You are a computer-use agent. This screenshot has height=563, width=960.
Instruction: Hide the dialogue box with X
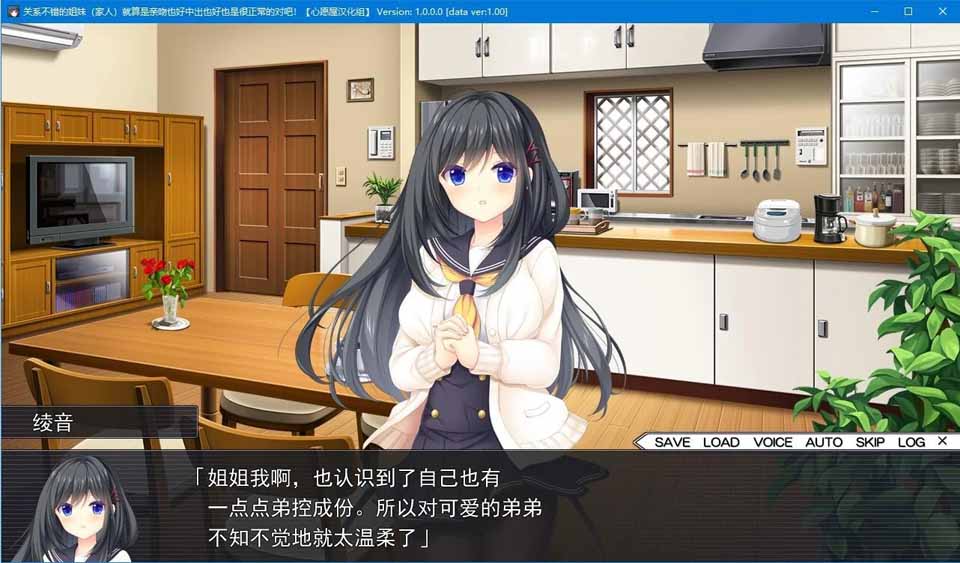(x=942, y=441)
